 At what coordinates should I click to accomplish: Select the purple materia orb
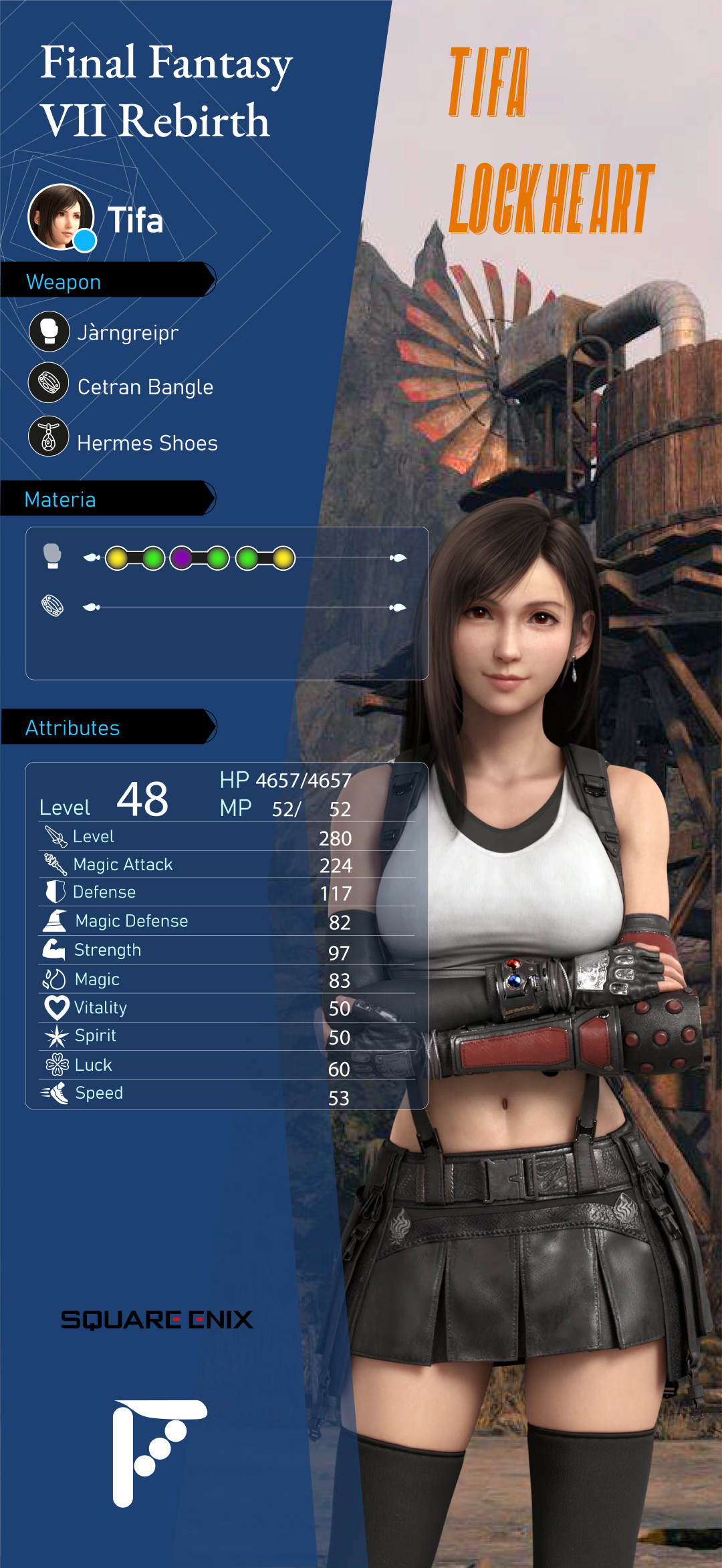pos(181,557)
